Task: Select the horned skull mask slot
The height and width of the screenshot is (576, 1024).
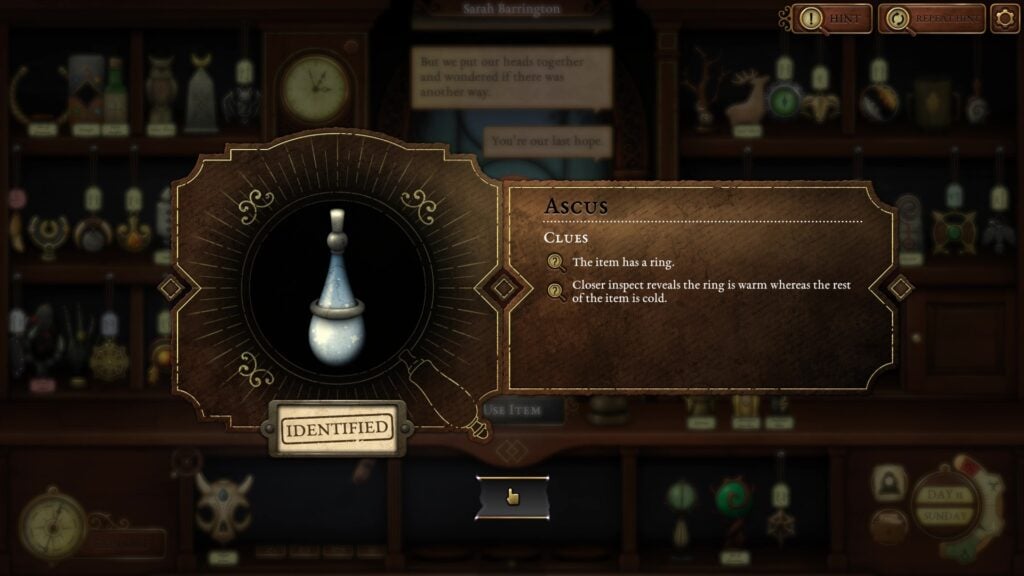Action: pyautogui.click(x=222, y=504)
